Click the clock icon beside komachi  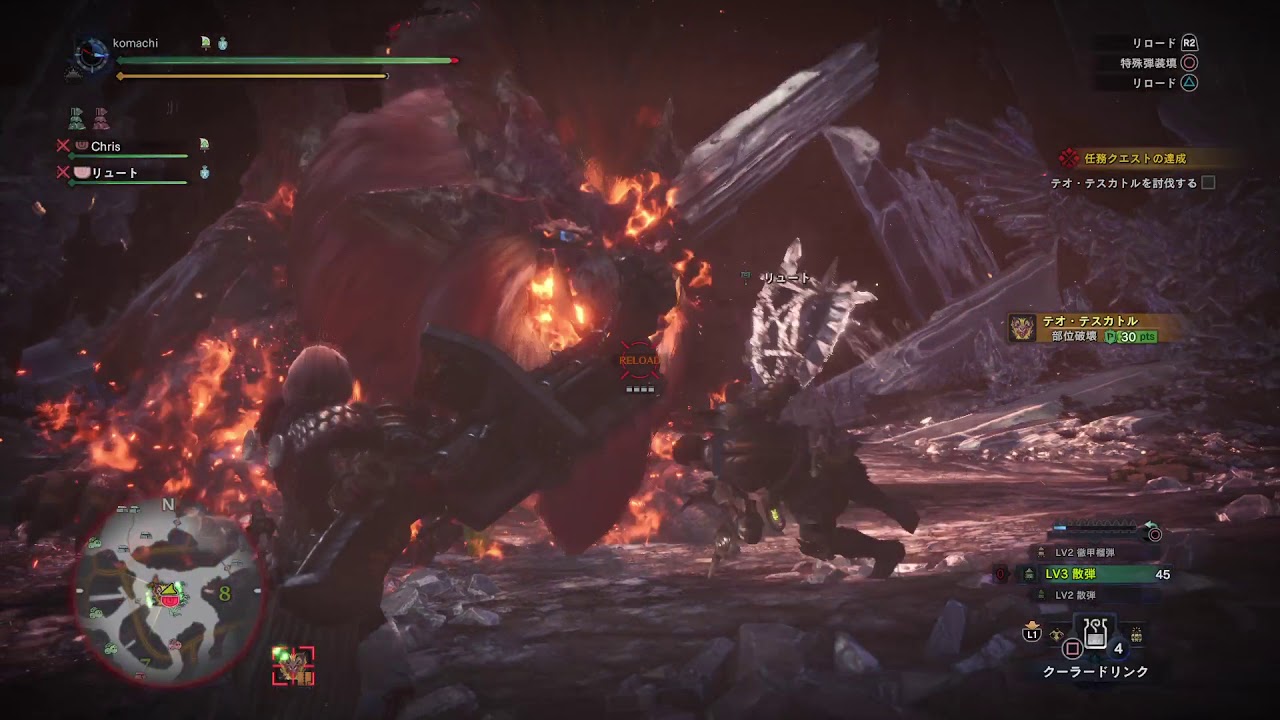pyautogui.click(x=93, y=54)
